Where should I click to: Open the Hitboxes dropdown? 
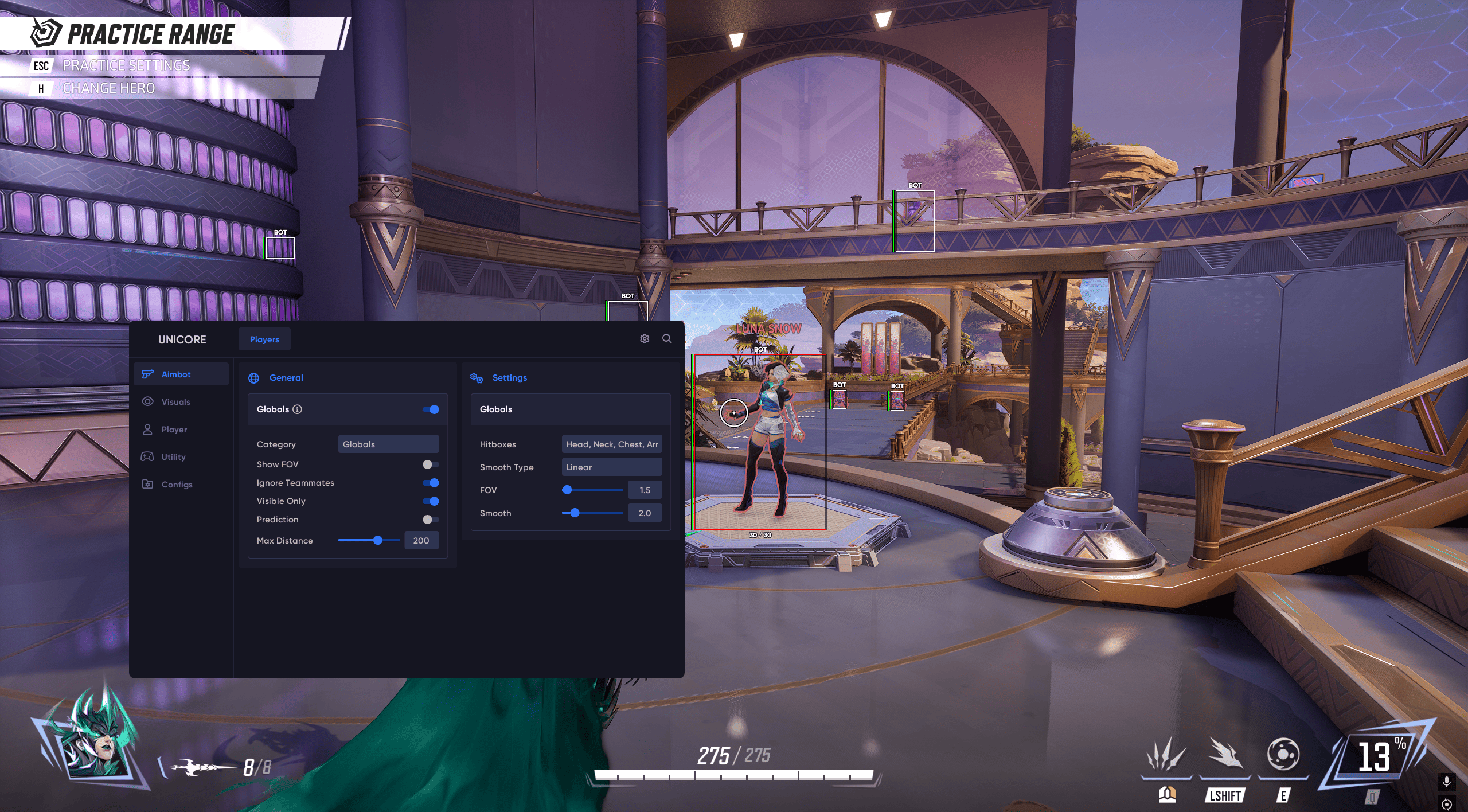pyautogui.click(x=611, y=444)
